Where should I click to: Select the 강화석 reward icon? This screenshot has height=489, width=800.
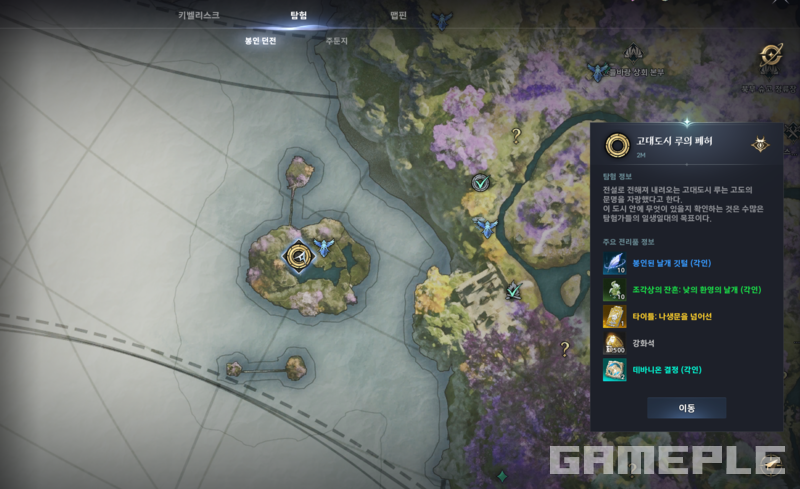pyautogui.click(x=614, y=344)
